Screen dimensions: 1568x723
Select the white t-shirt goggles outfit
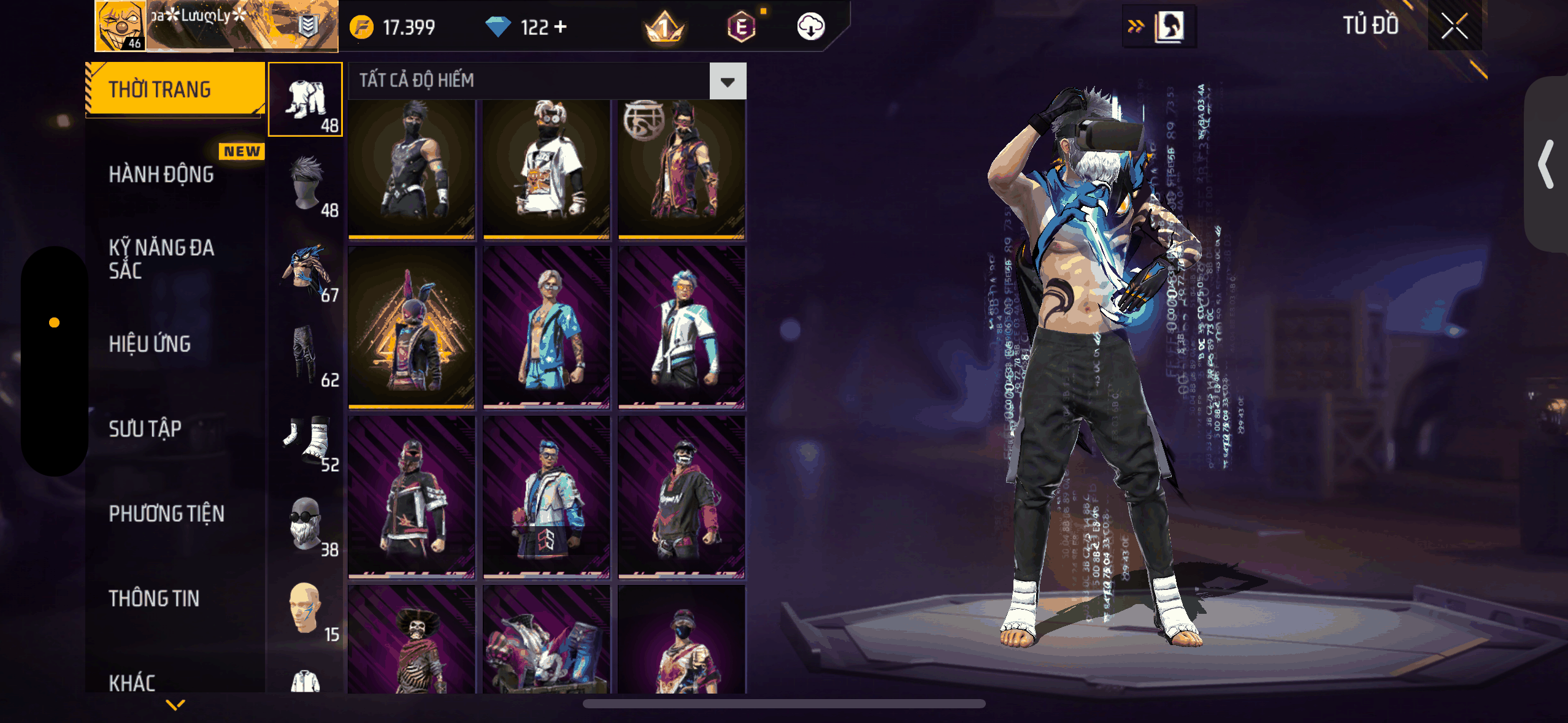pyautogui.click(x=547, y=169)
